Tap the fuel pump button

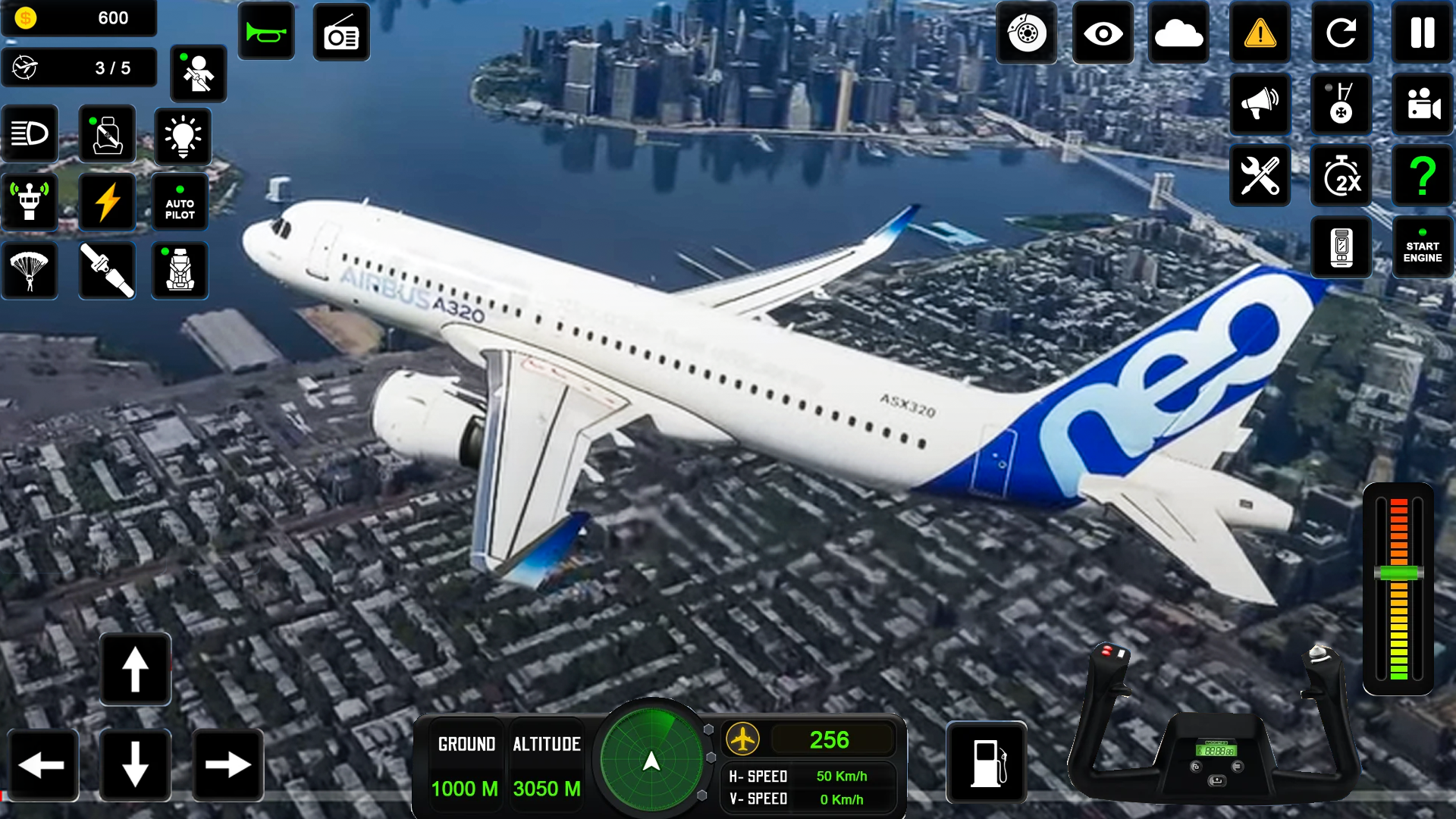coord(986,763)
